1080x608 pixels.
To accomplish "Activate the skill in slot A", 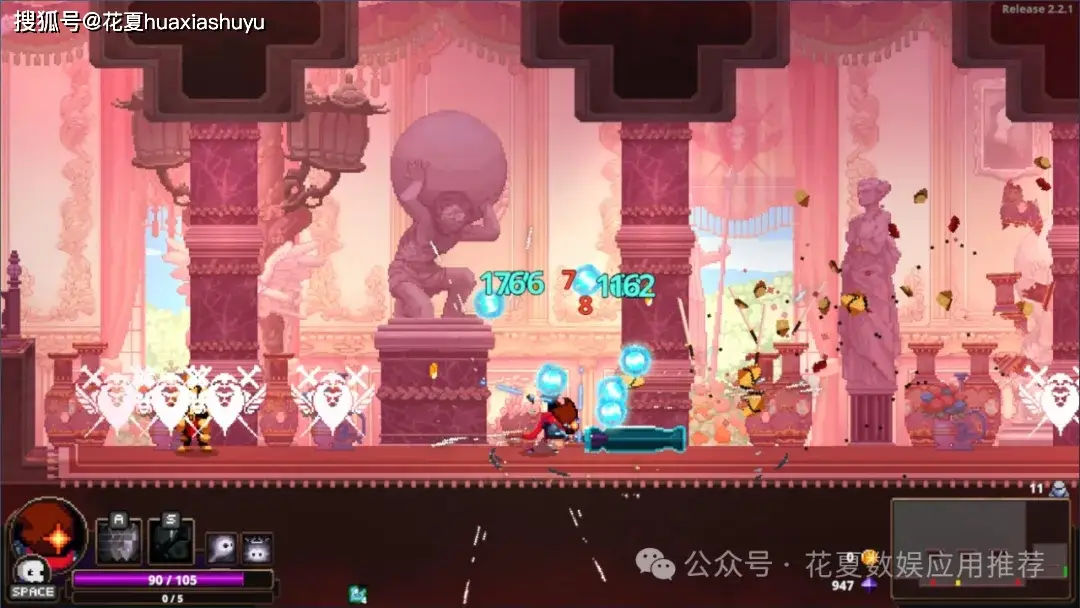I will pos(118,541).
